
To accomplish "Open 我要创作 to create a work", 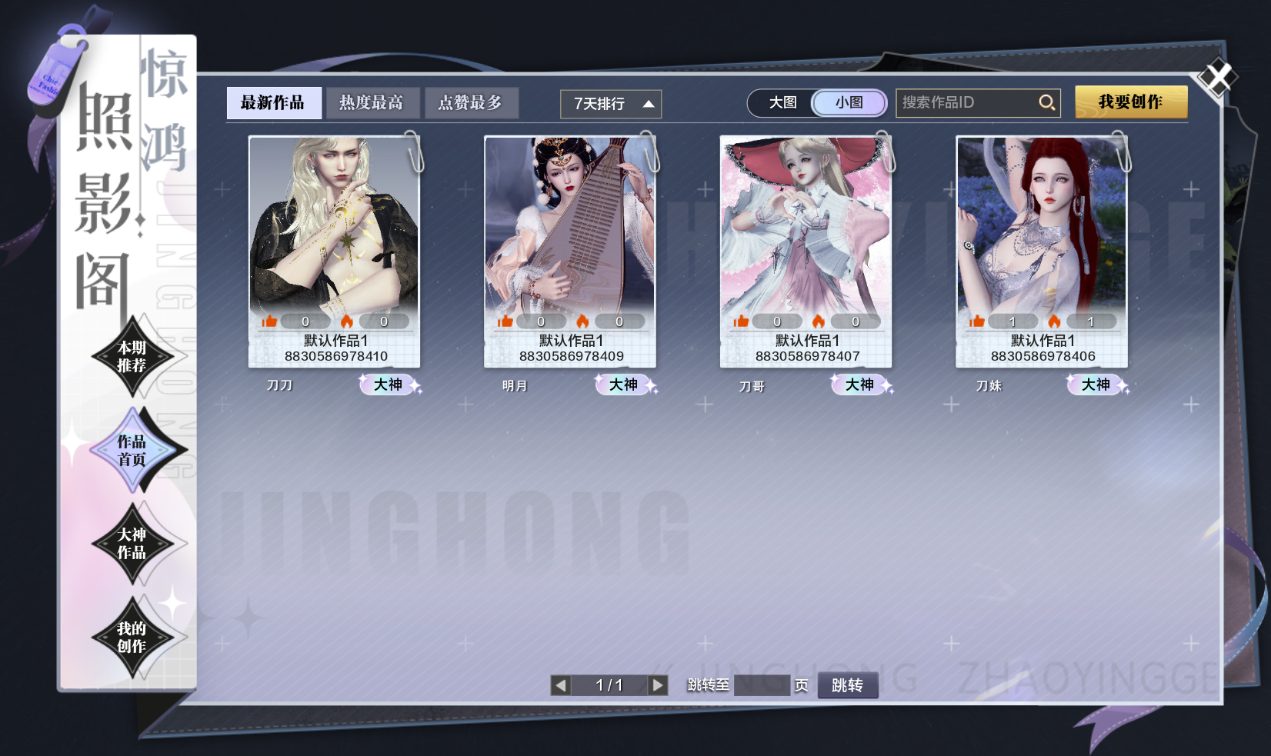I will pyautogui.click(x=1131, y=102).
